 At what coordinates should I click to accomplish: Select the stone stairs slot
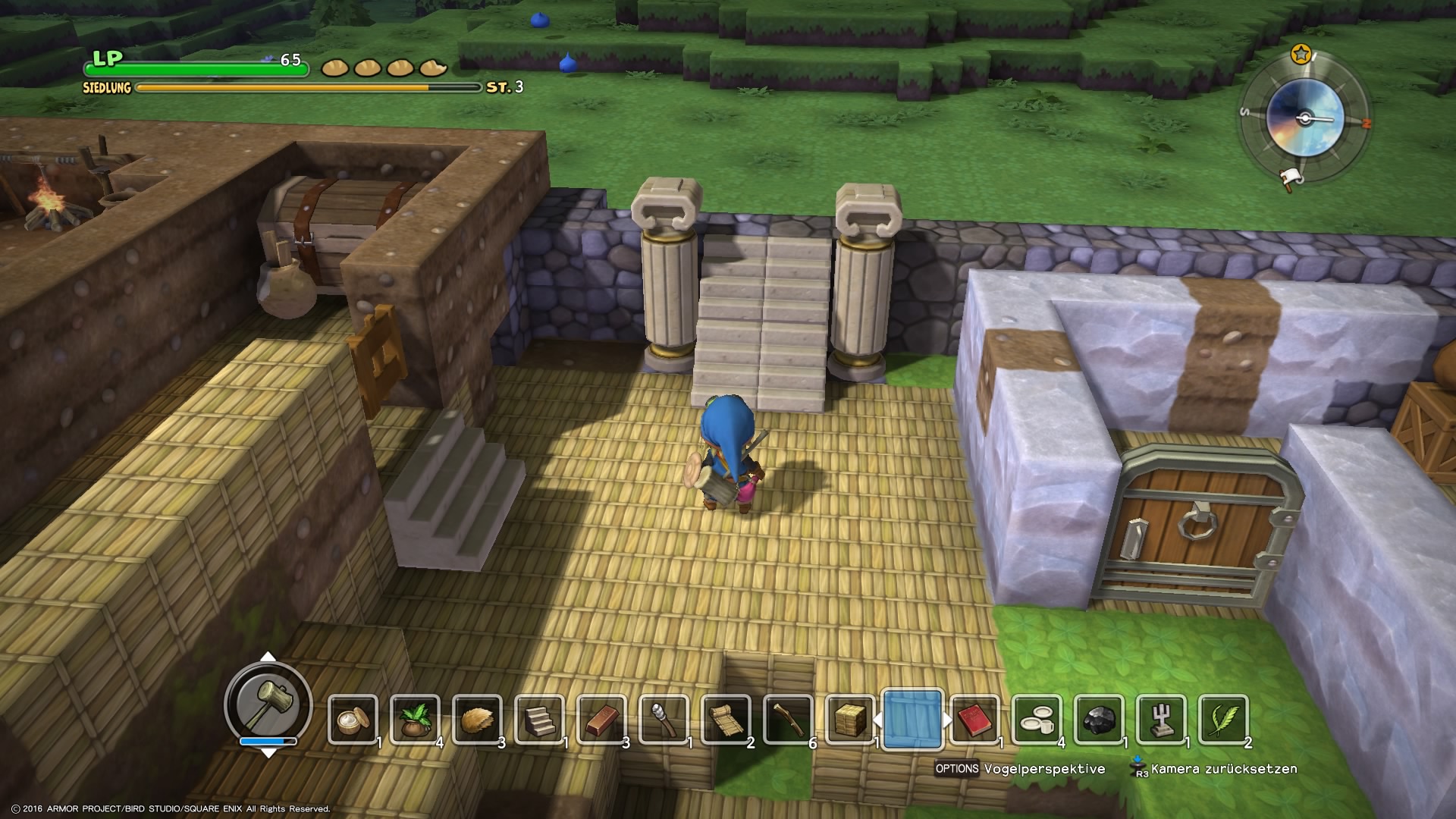[539, 720]
